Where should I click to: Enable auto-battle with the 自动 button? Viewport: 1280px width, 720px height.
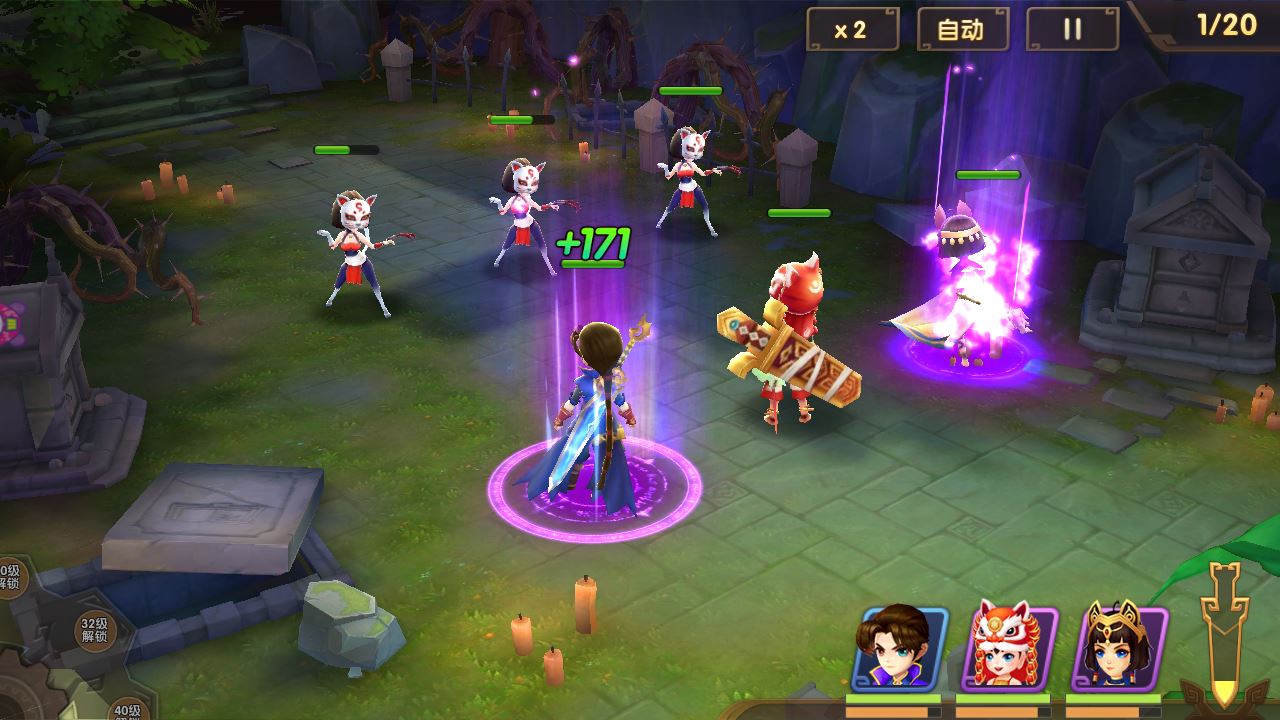(961, 30)
